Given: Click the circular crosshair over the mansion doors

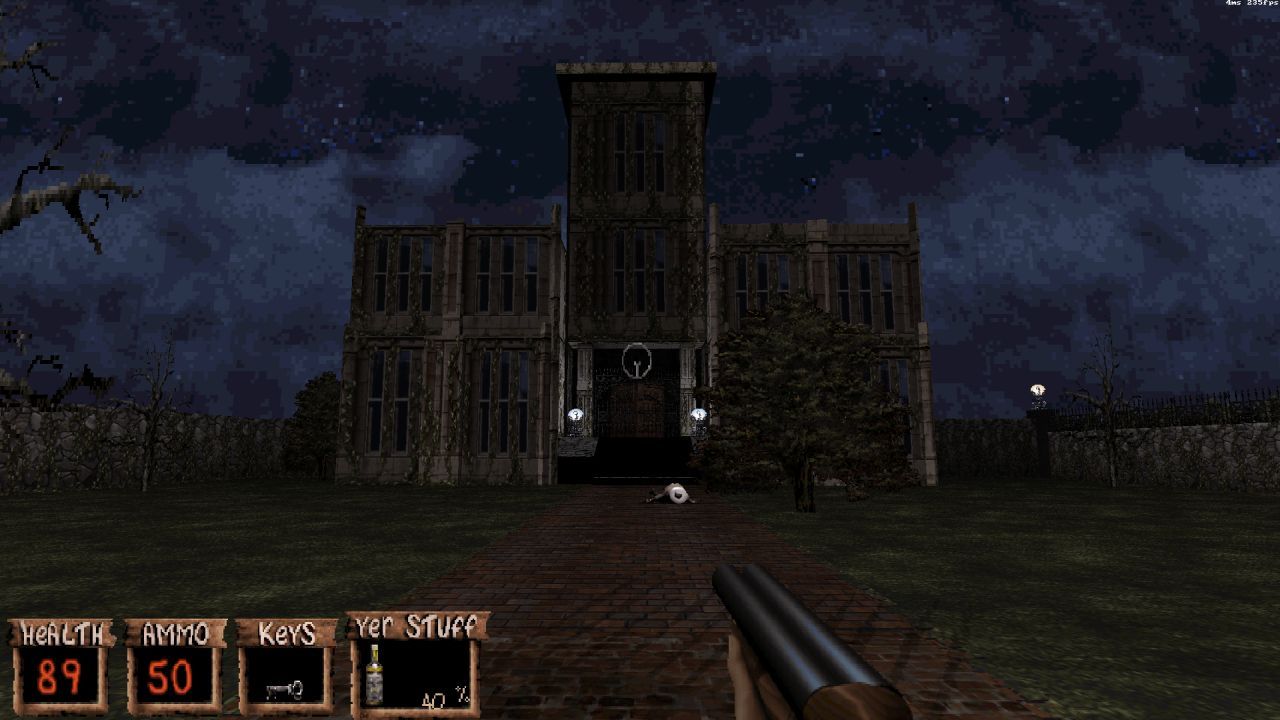Looking at the screenshot, I should (x=637, y=360).
